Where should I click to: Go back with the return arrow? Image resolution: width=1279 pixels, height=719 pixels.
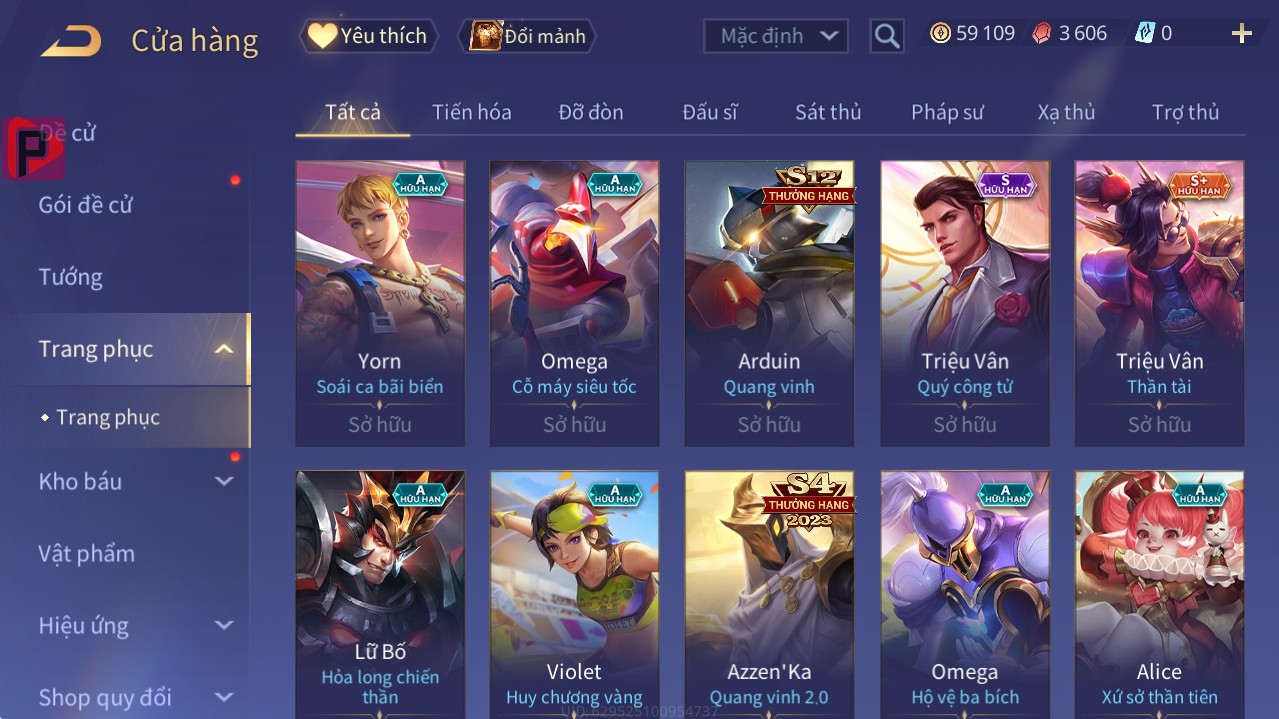(x=71, y=41)
